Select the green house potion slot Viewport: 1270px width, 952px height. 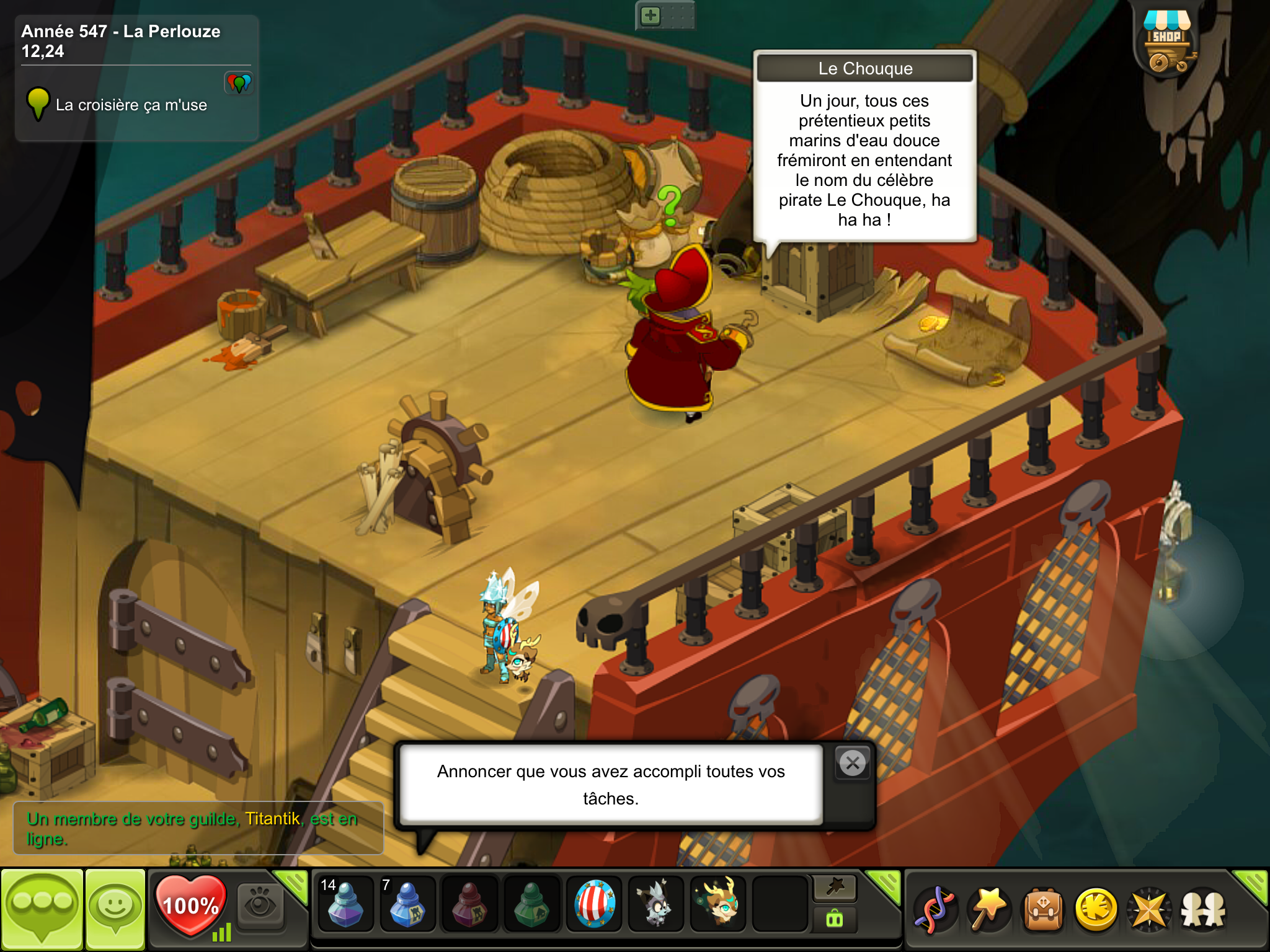coord(531,905)
